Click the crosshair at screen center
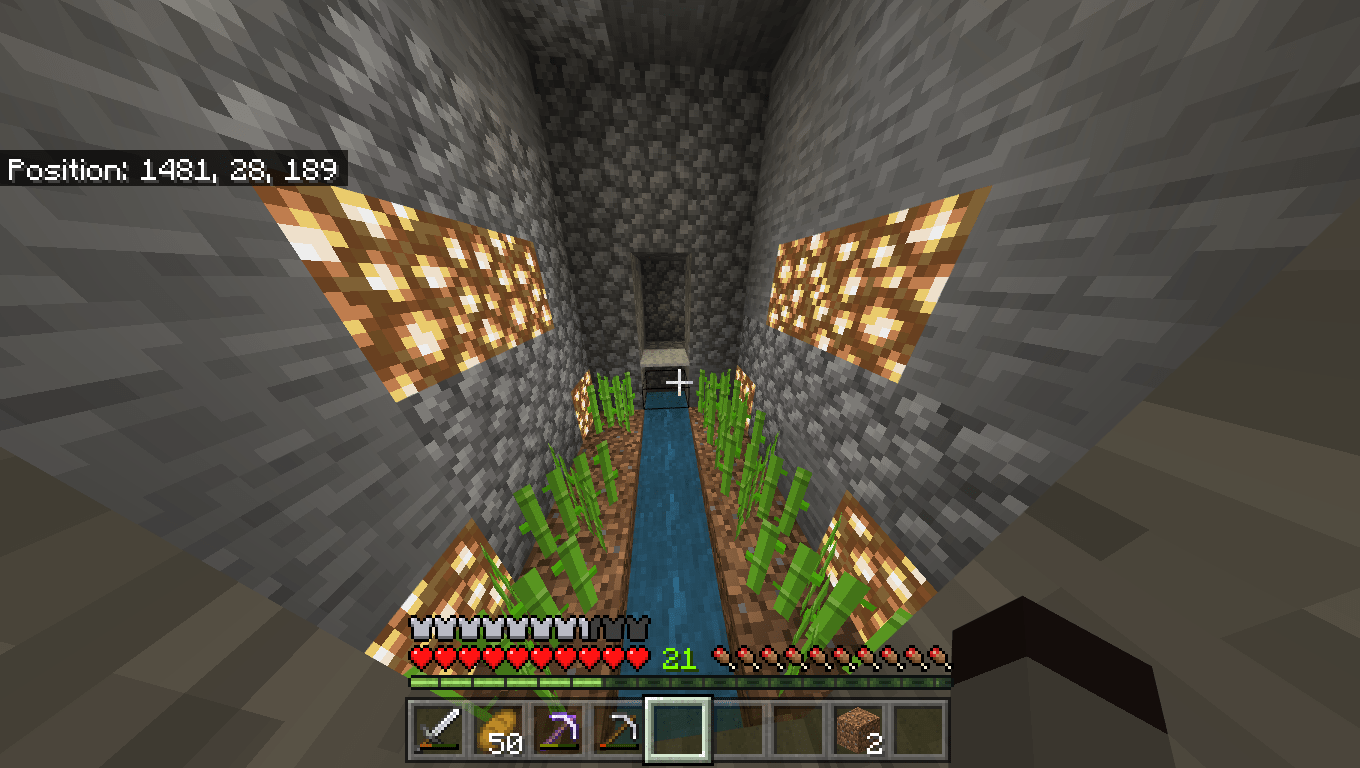Screen dimensions: 1360x768 click(x=680, y=380)
